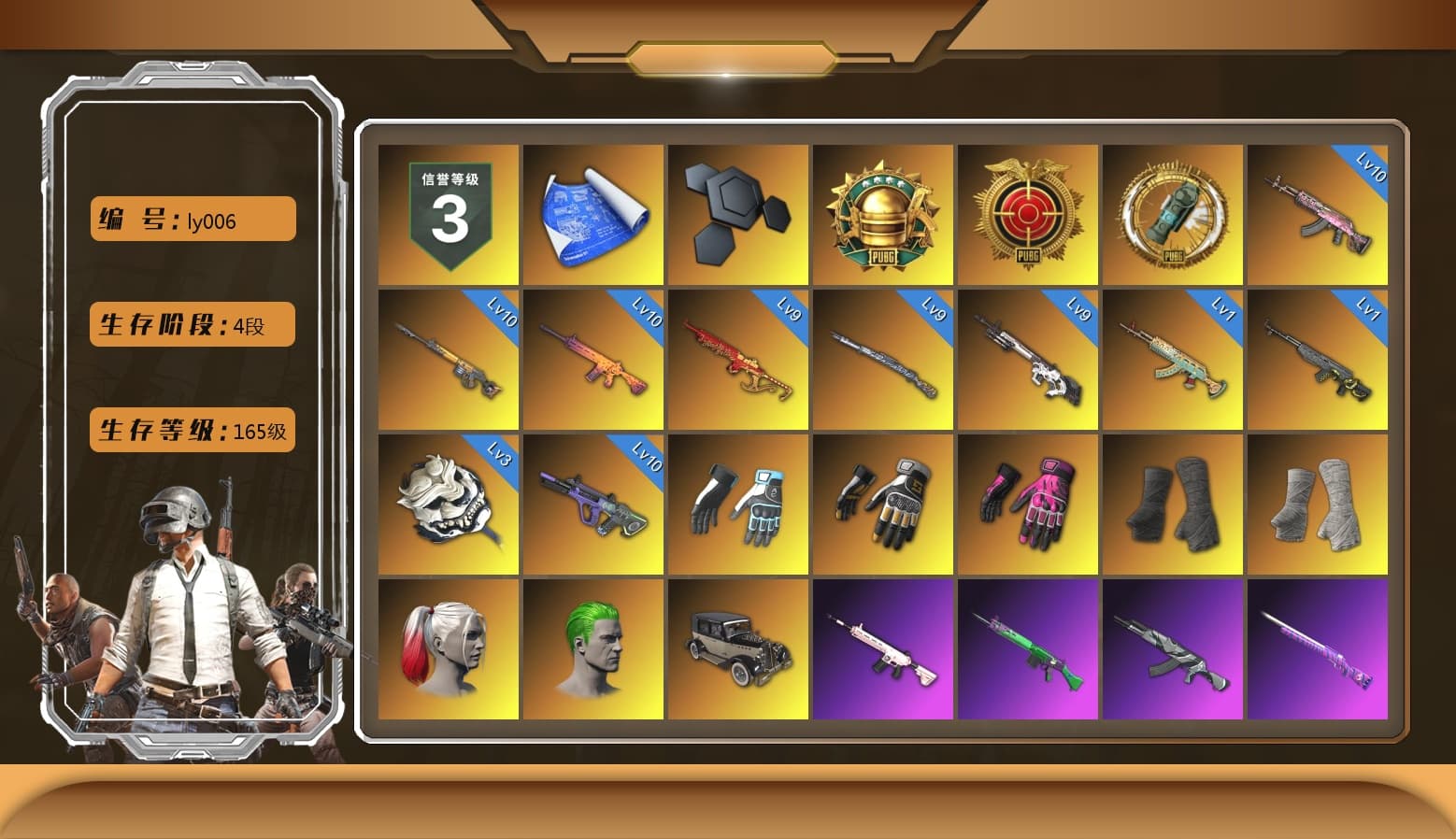Select the gold grenade emblem

1172,213
